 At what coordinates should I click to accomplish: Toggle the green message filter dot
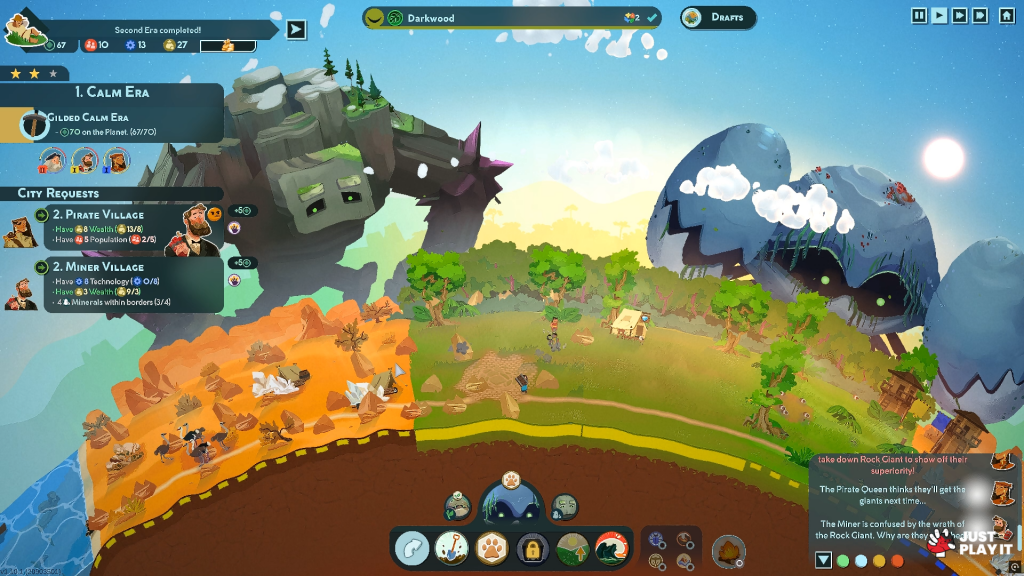843,560
